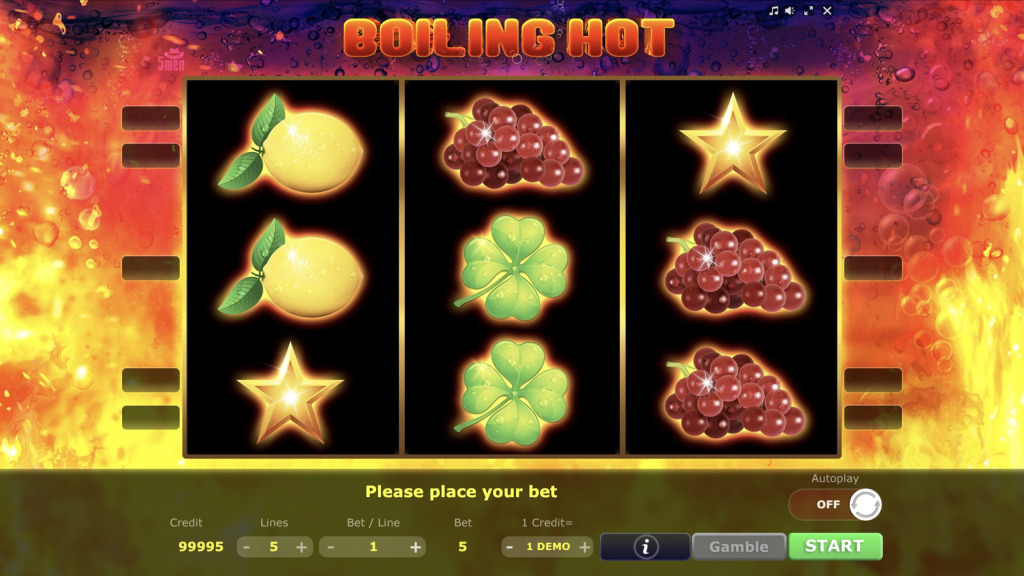This screenshot has width=1024, height=576.
Task: Close the game with the X icon
Action: point(827,10)
